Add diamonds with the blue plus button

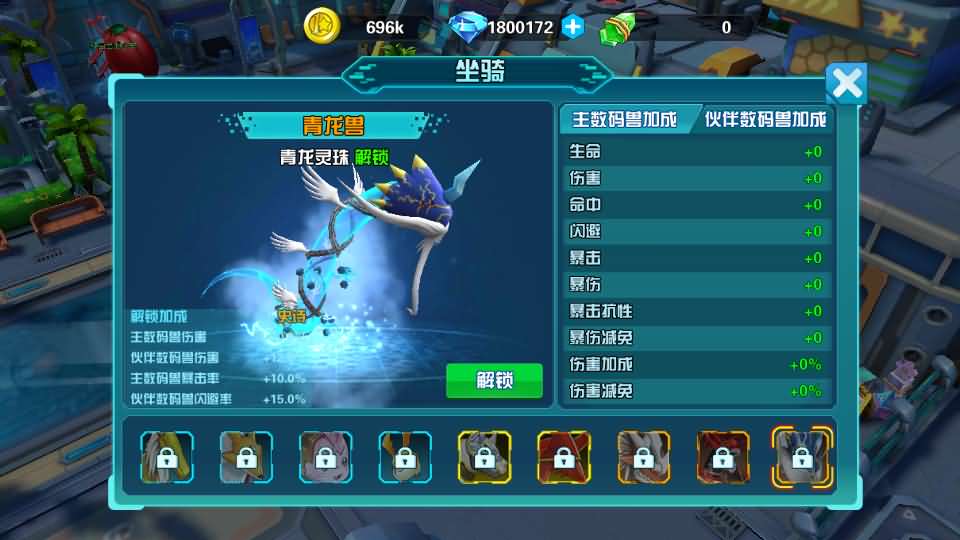click(x=573, y=28)
